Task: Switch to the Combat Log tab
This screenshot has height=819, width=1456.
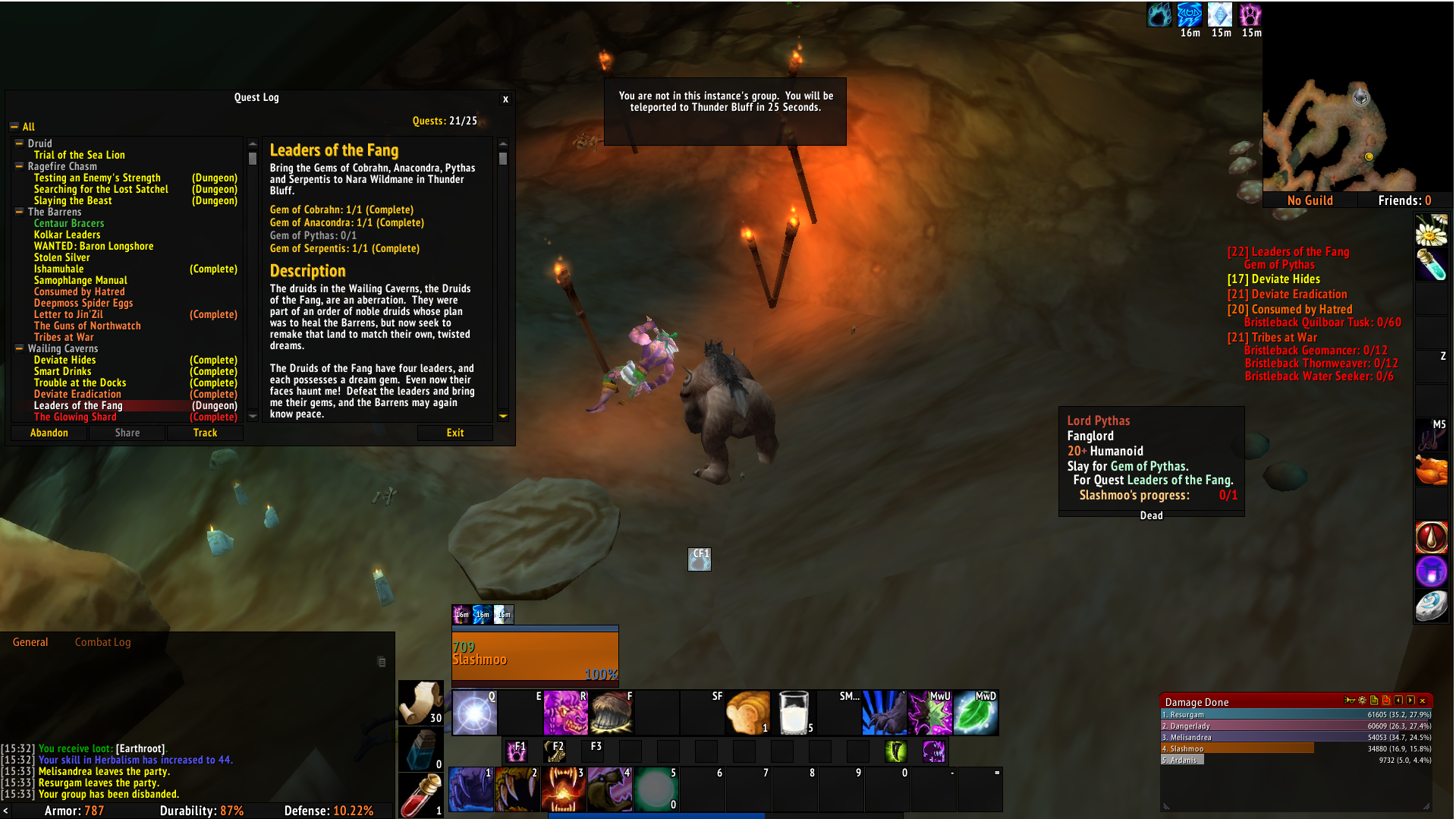Action: (102, 642)
